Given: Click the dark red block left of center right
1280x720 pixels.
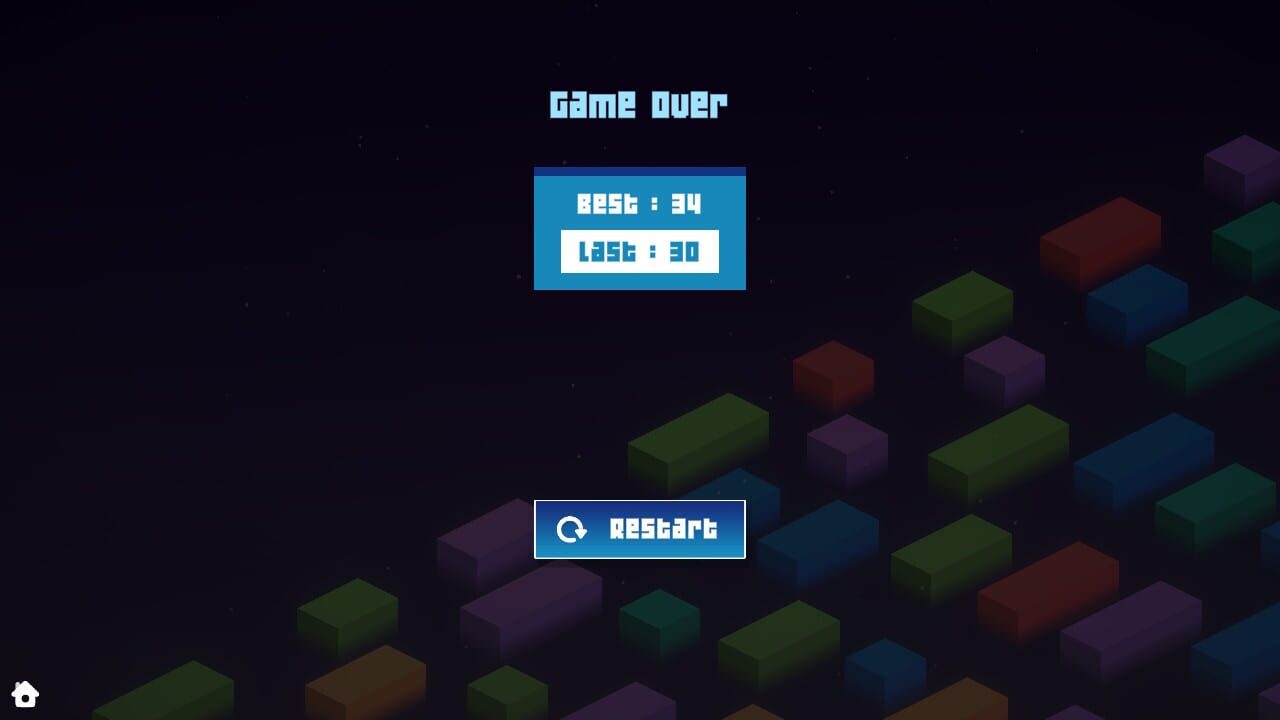Looking at the screenshot, I should point(834,373).
